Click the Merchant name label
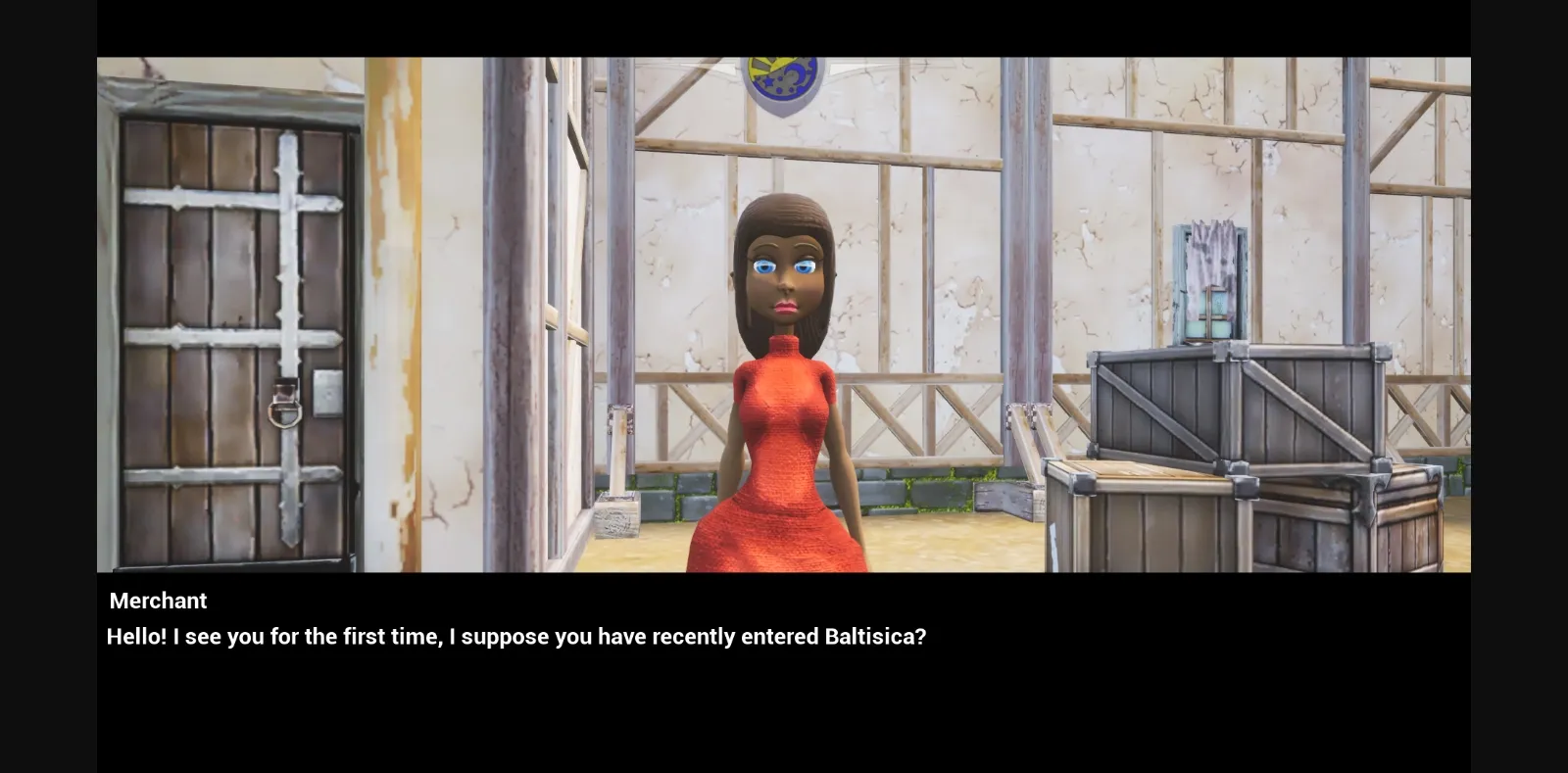This screenshot has width=1568, height=773. (x=158, y=601)
